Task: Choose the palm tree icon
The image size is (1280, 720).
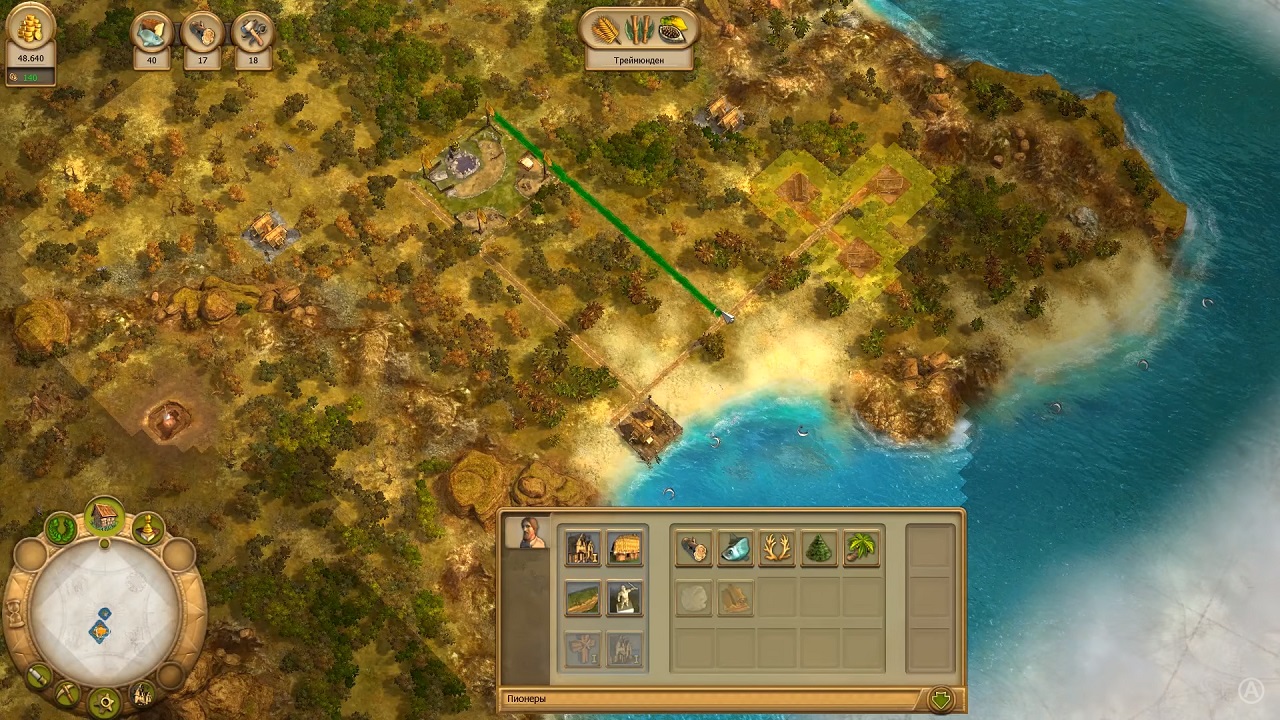Action: 861,548
